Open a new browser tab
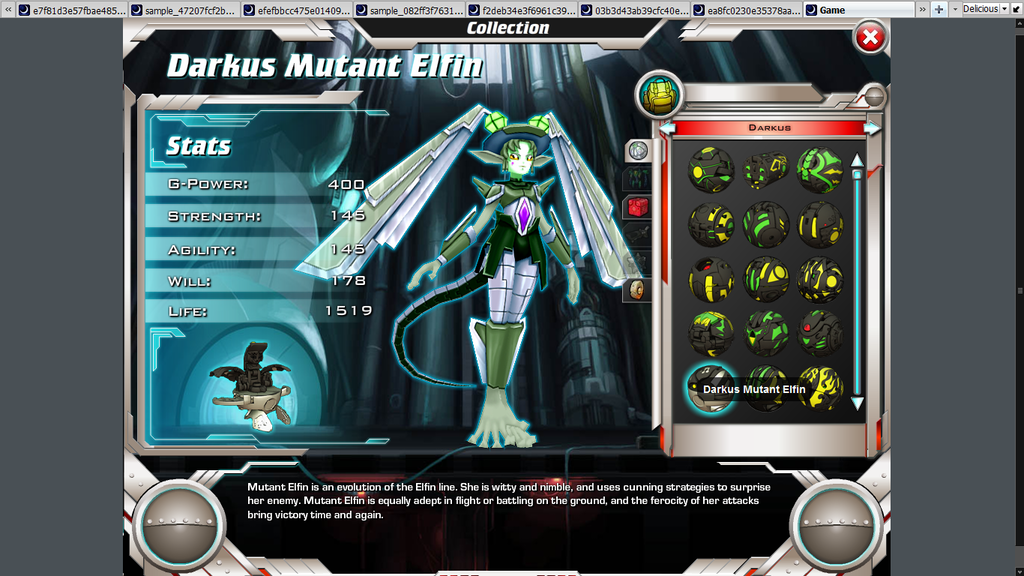 coord(938,9)
